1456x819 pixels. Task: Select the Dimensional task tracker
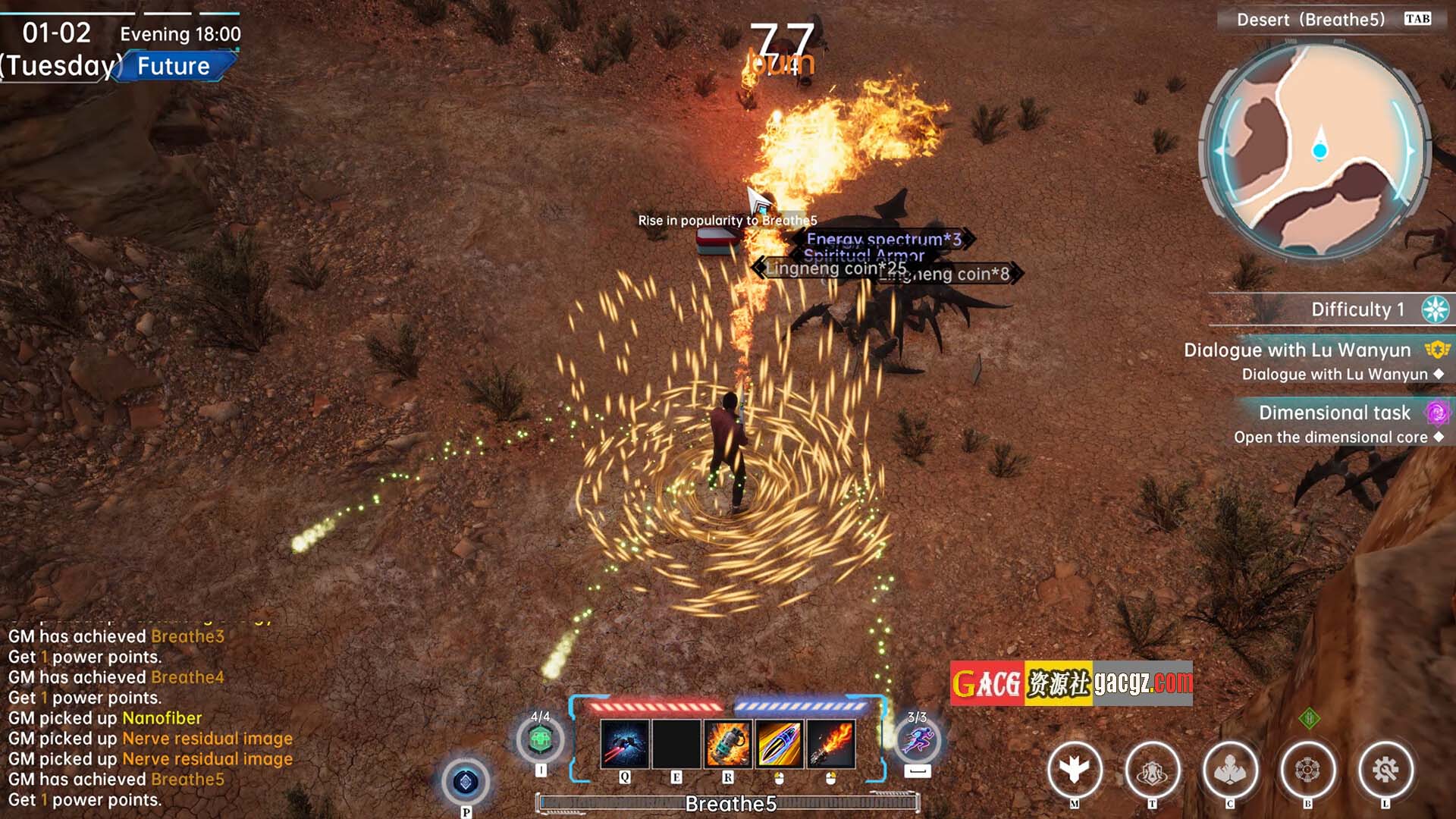click(x=1335, y=413)
